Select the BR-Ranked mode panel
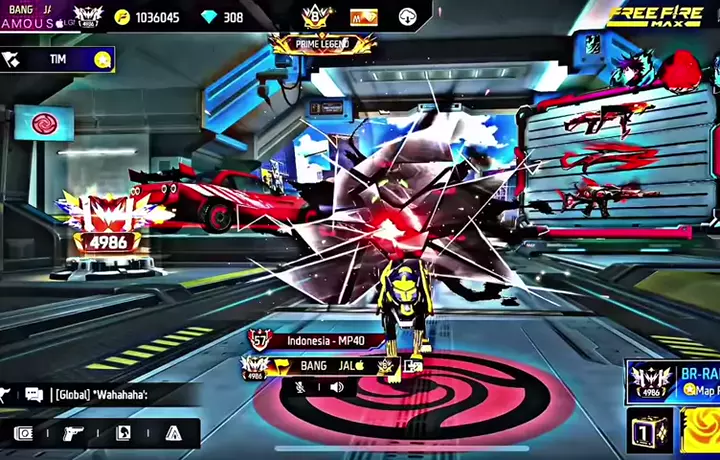This screenshot has height=460, width=720. point(673,381)
